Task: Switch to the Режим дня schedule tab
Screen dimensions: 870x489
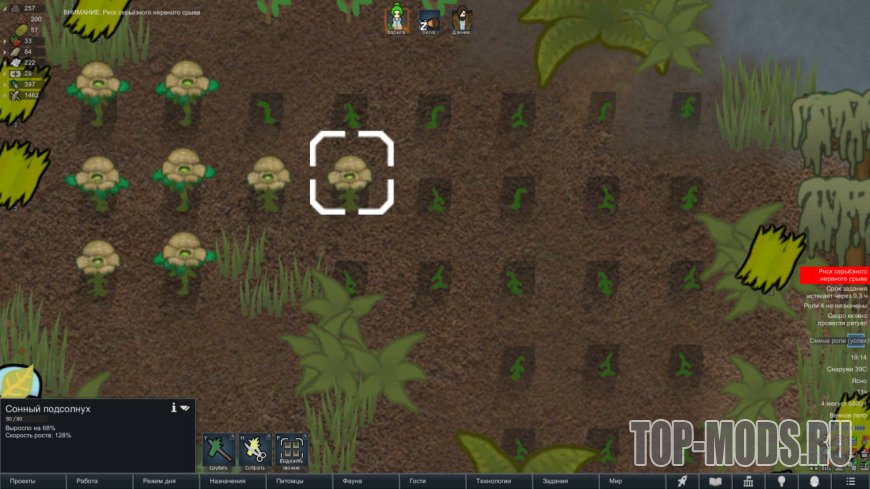Action: (160, 481)
